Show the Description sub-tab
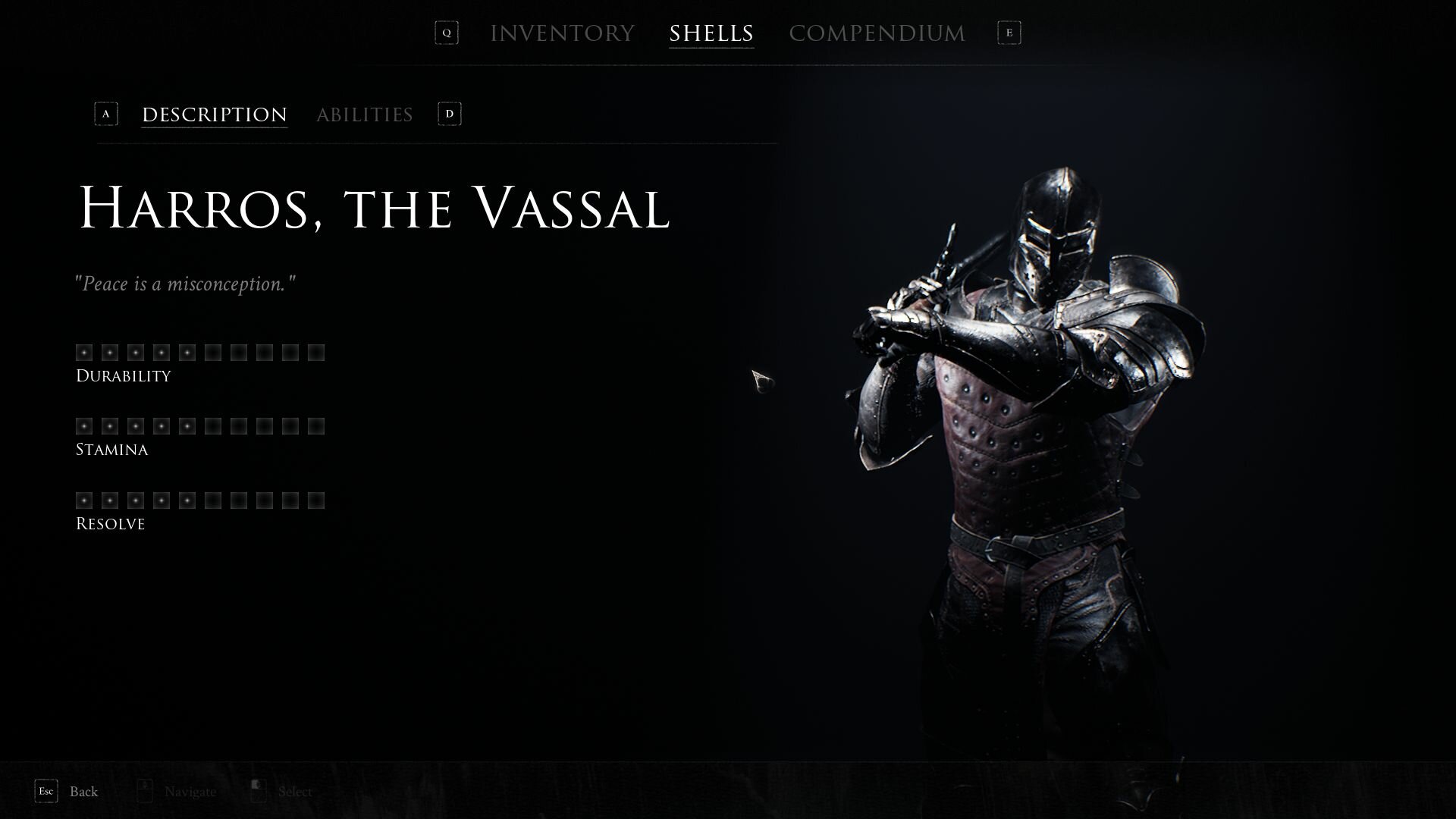The width and height of the screenshot is (1456, 819). pyautogui.click(x=215, y=115)
